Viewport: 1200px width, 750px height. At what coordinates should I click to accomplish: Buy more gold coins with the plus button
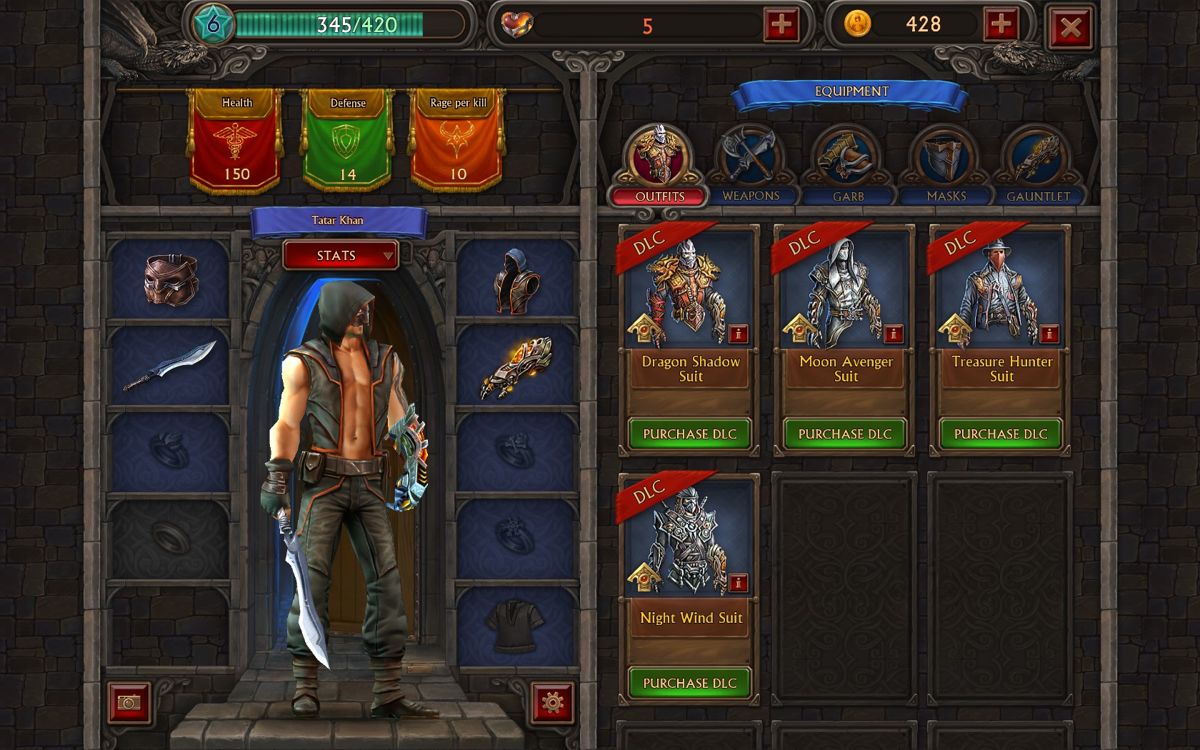(x=1001, y=25)
